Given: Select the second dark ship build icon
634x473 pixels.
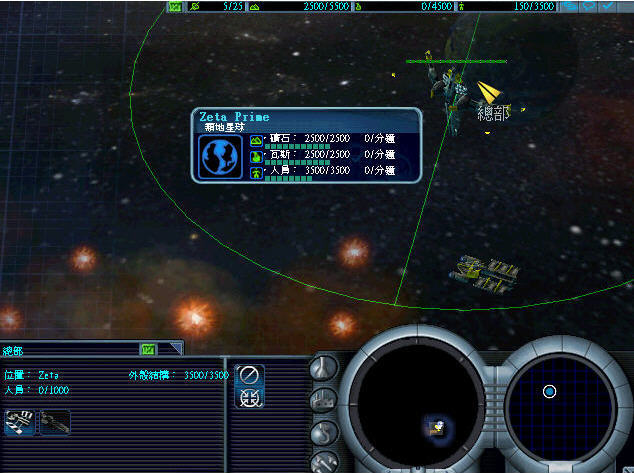Looking at the screenshot, I should (x=55, y=423).
